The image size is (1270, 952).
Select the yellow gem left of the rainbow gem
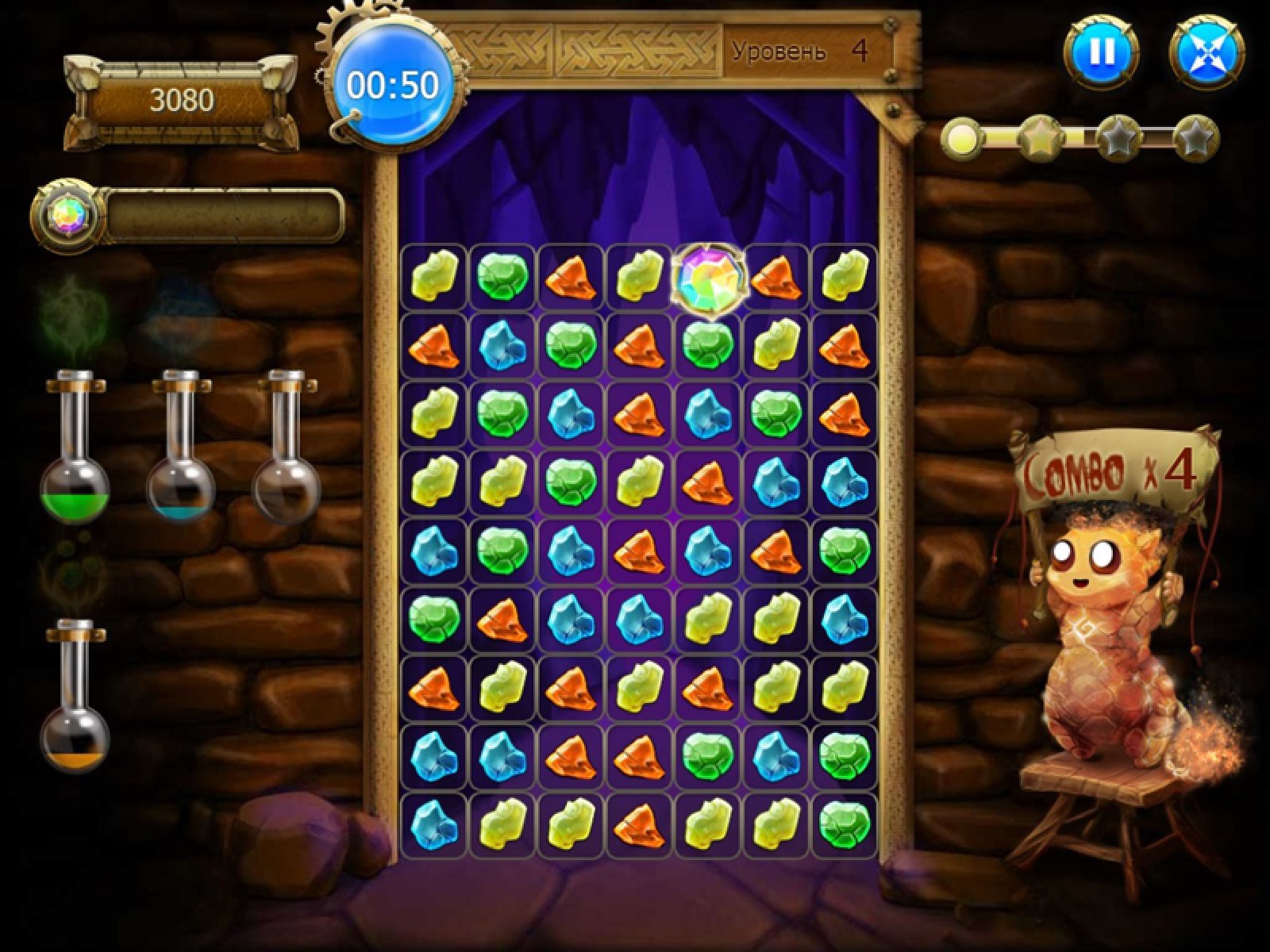pyautogui.click(x=640, y=278)
